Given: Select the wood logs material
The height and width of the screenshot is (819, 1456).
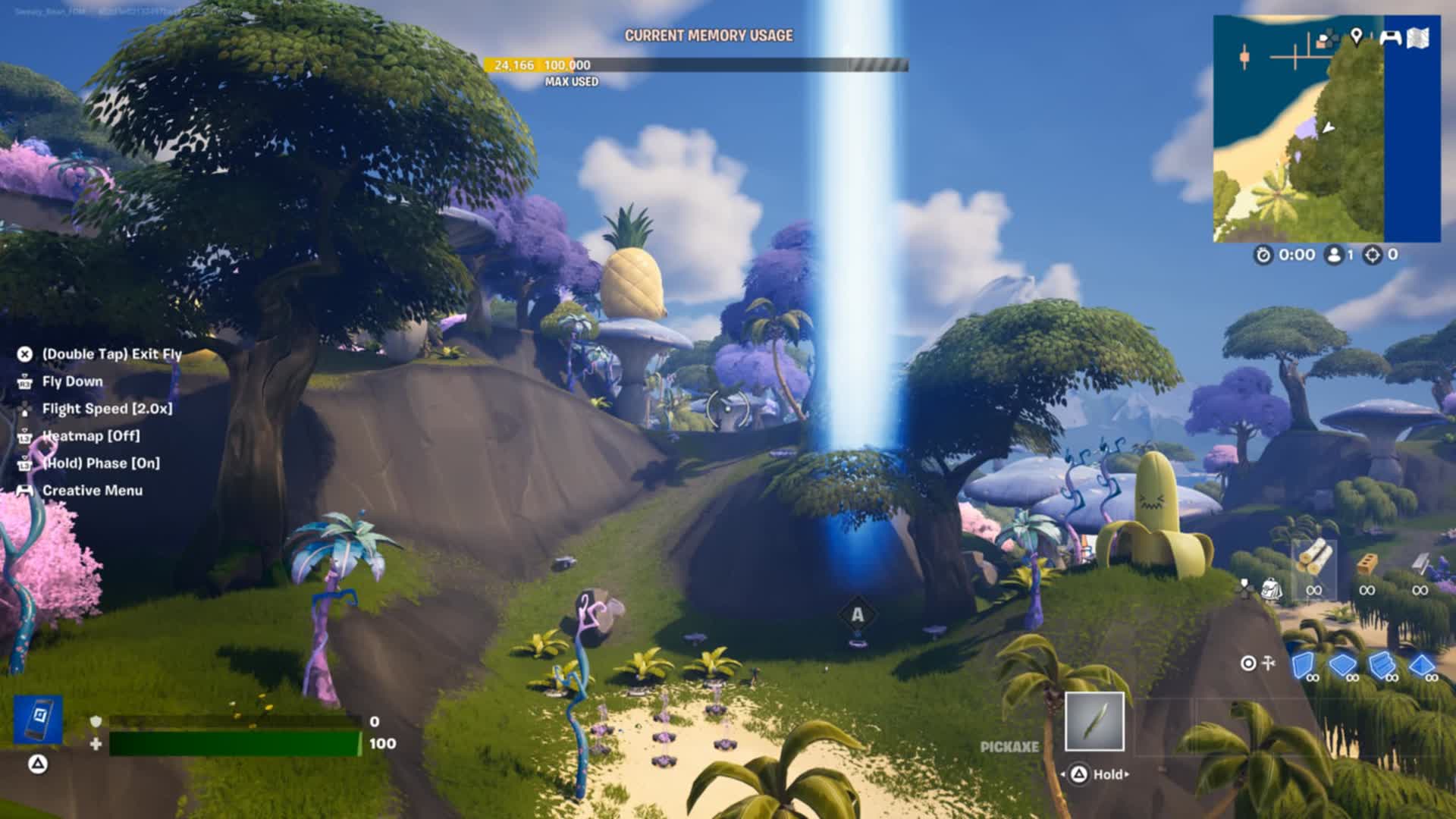Looking at the screenshot, I should (1314, 563).
